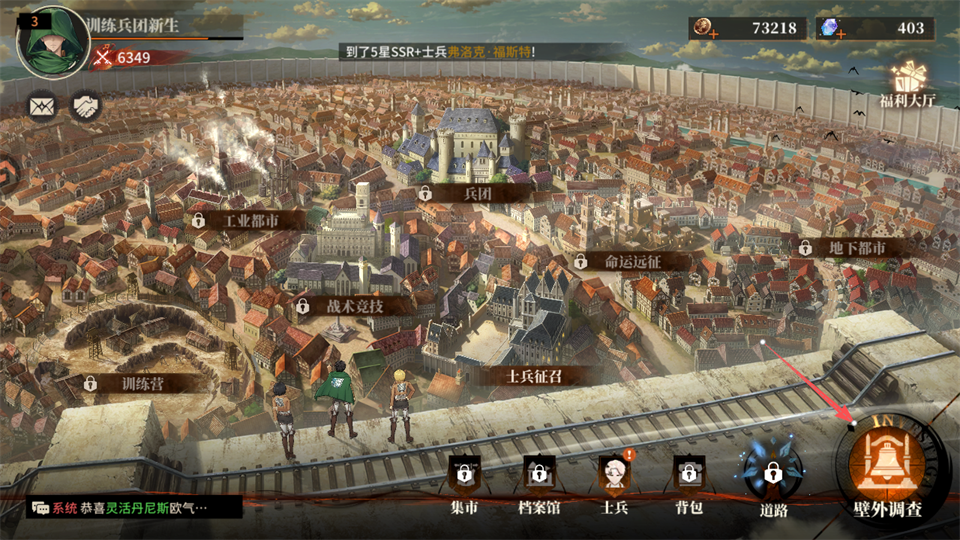Open the system chat message box
This screenshot has height=540, width=960.
[133, 508]
